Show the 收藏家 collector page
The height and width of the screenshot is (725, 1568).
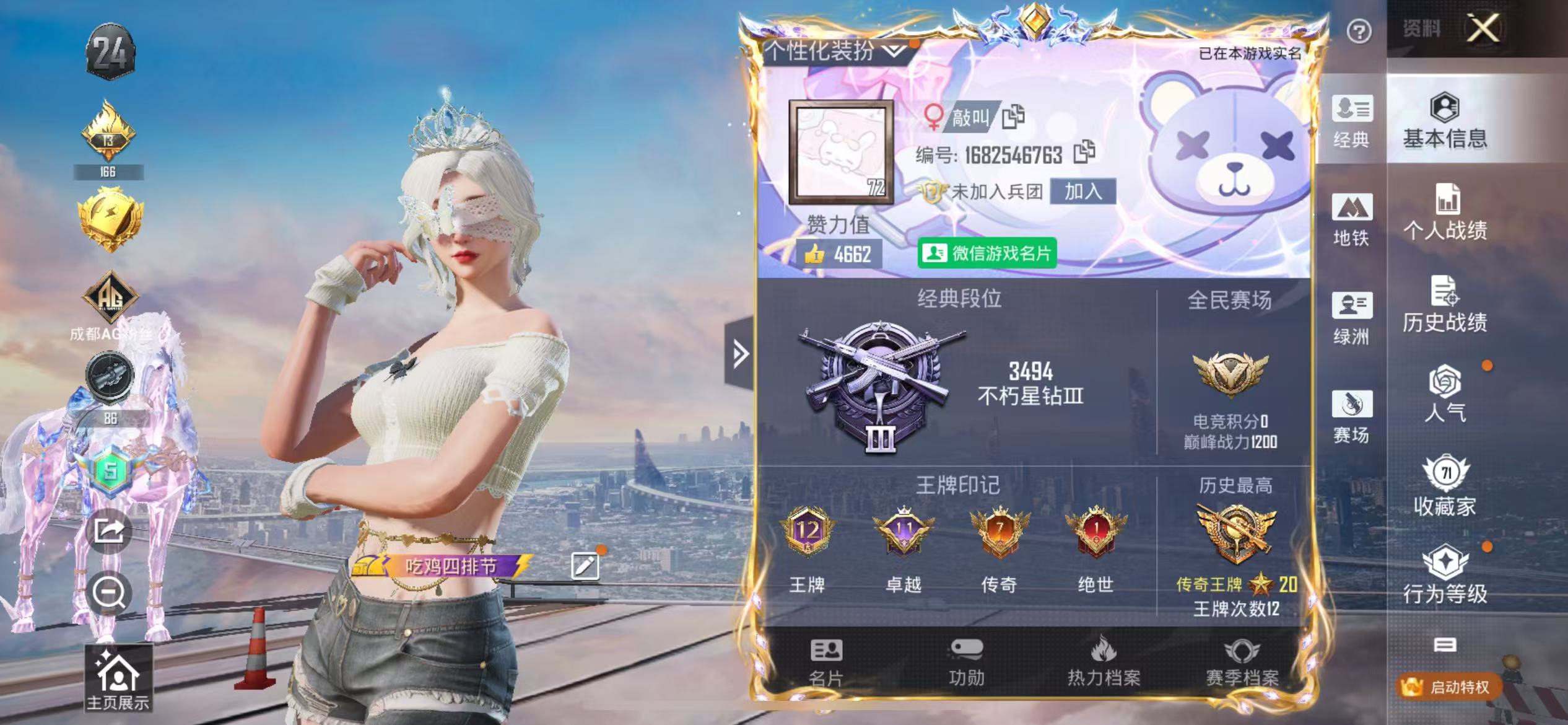pos(1445,486)
